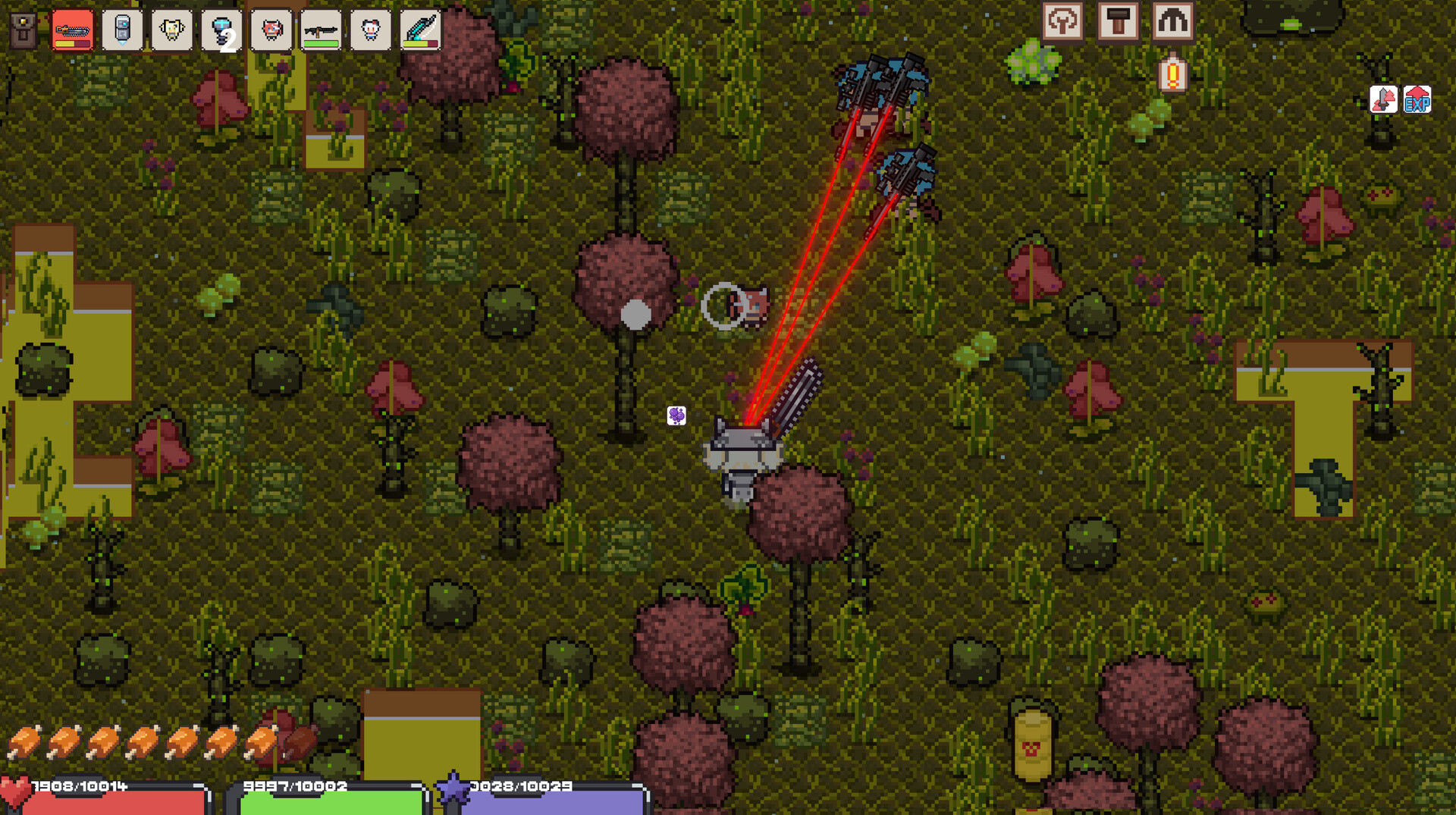
Task: Select the diamond sword weapon slot
Action: (419, 30)
